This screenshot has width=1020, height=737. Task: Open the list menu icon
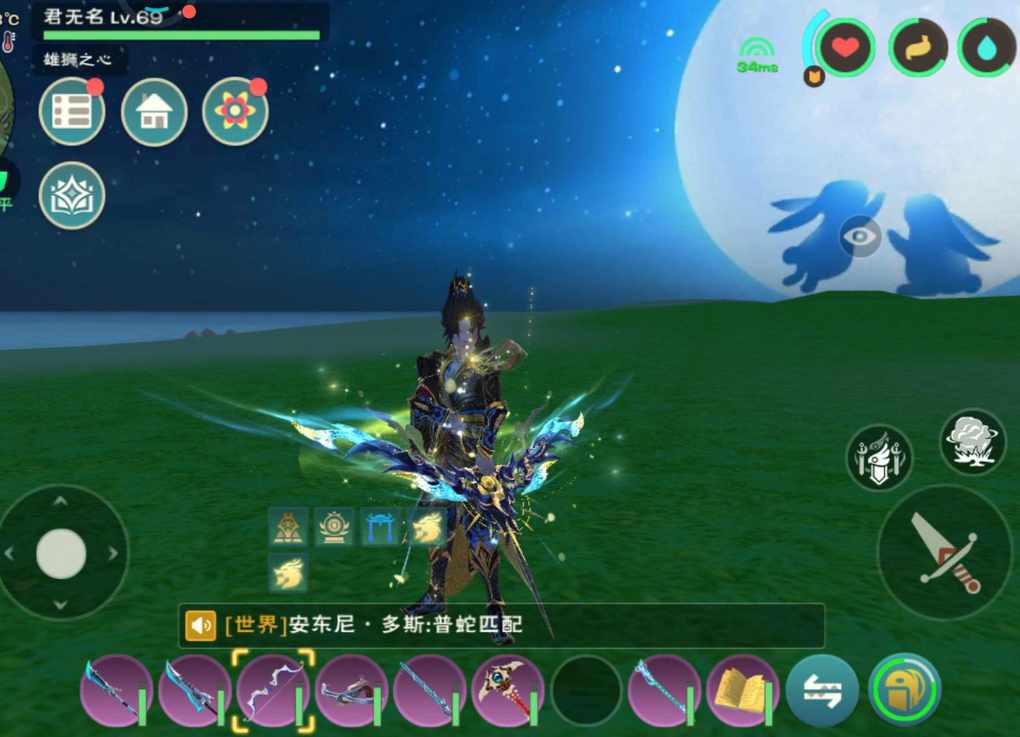(72, 112)
